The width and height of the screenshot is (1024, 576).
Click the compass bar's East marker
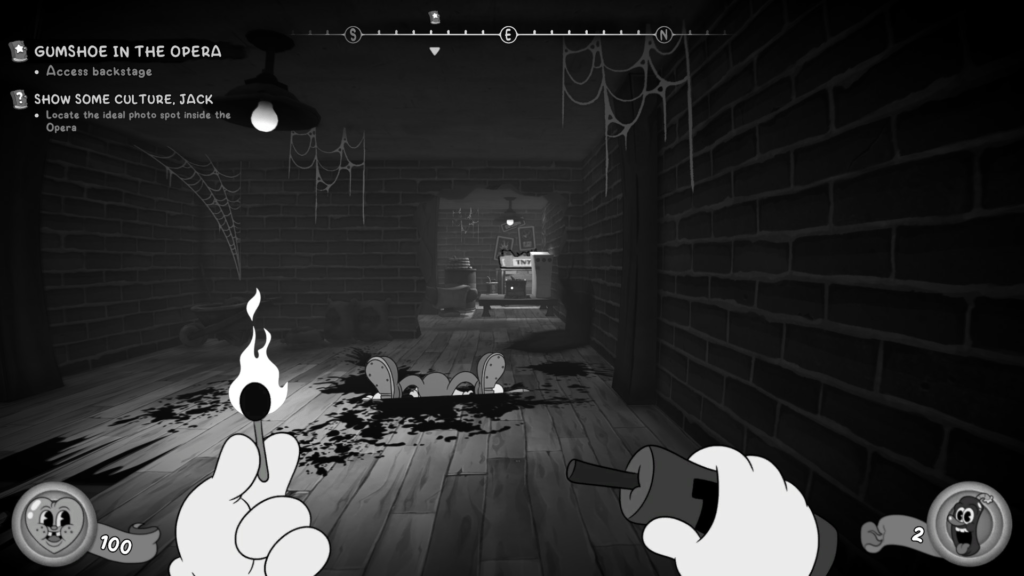(x=508, y=35)
